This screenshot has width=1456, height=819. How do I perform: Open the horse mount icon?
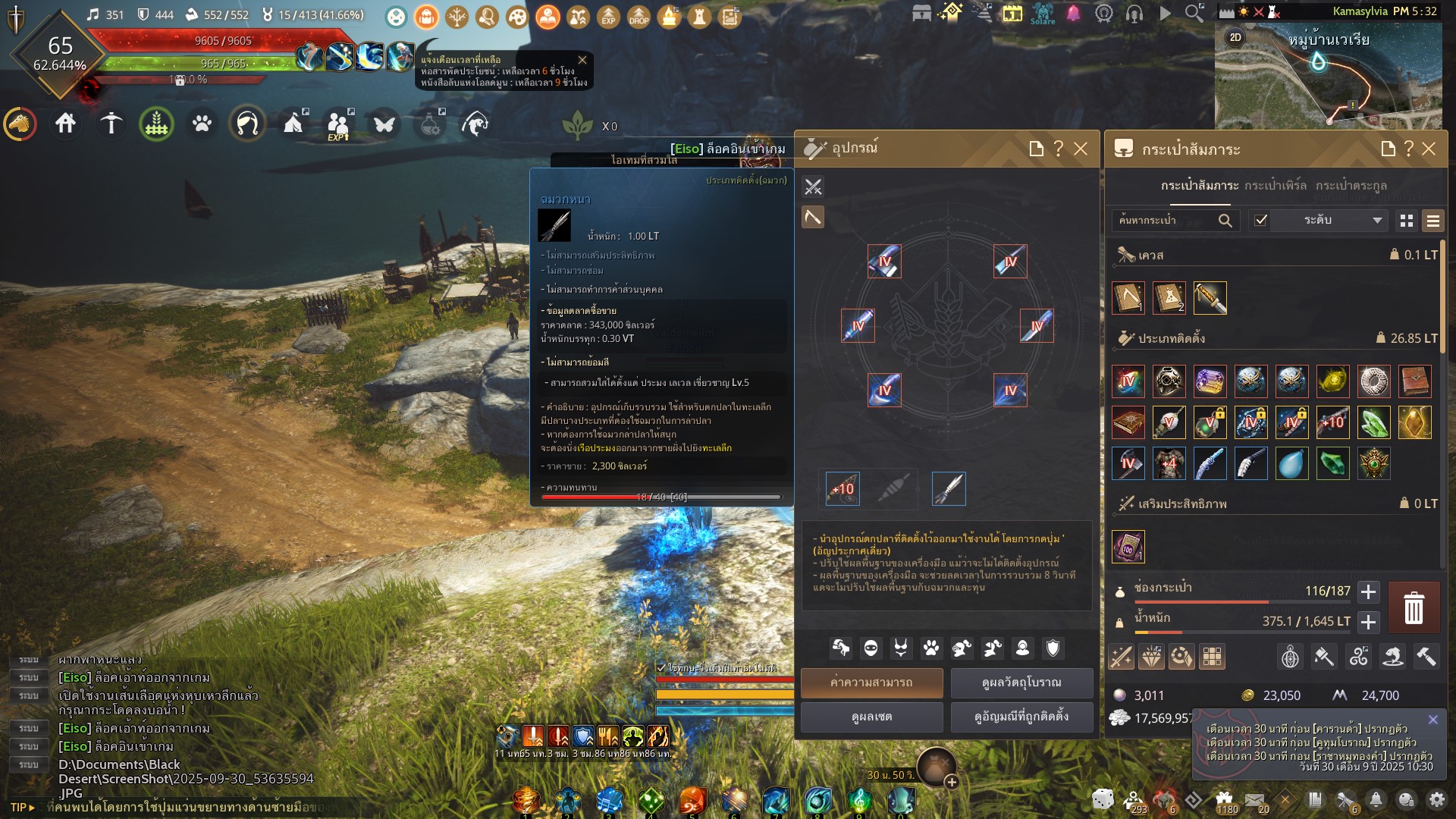tap(20, 124)
